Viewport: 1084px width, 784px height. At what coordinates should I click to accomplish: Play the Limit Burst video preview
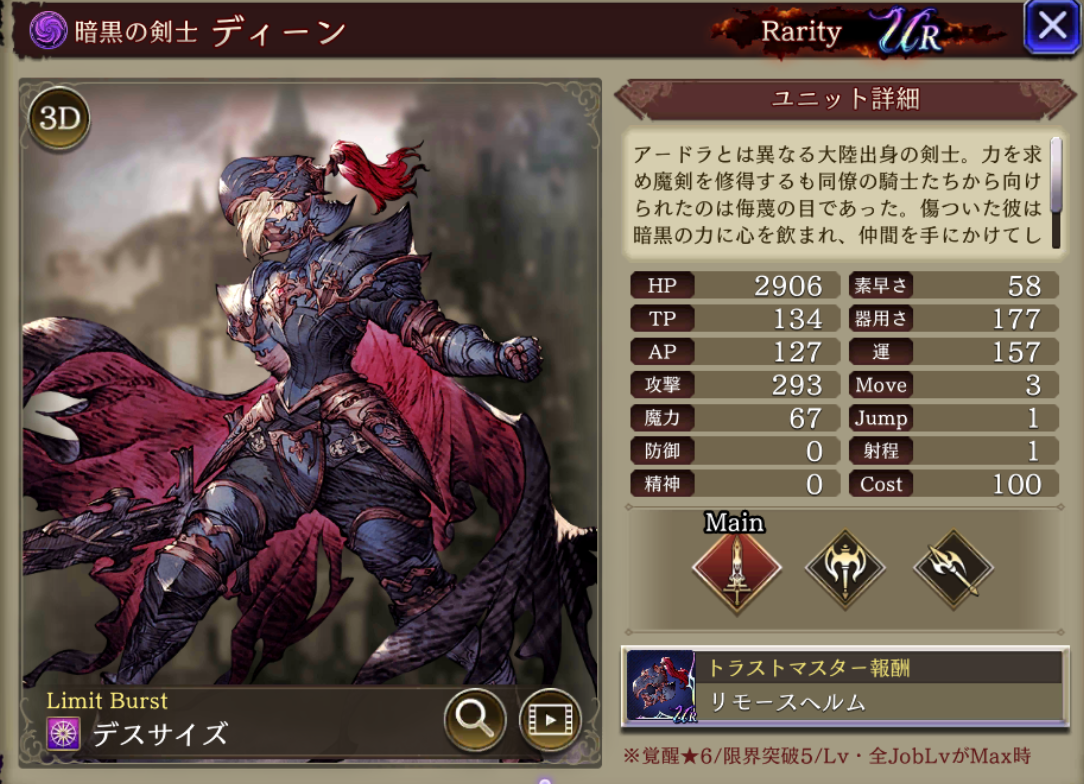550,718
